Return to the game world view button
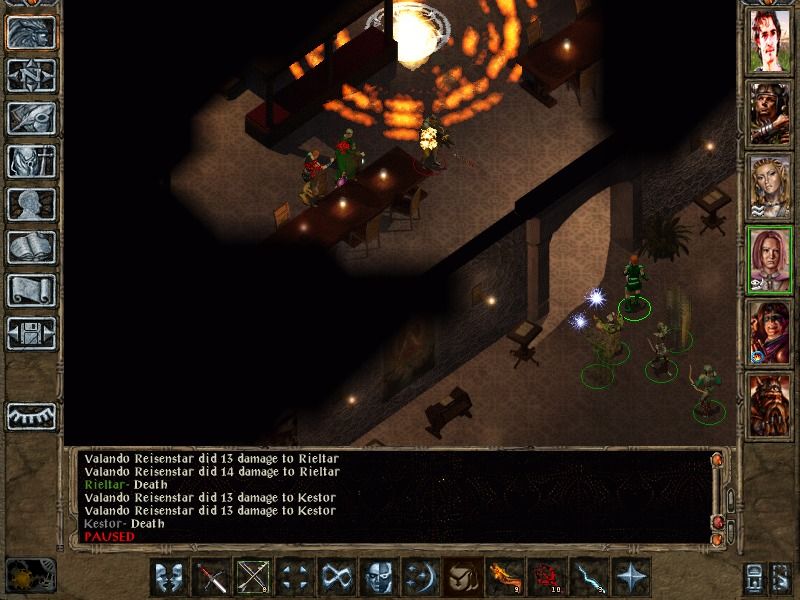Image resolution: width=800 pixels, height=600 pixels. [31, 32]
